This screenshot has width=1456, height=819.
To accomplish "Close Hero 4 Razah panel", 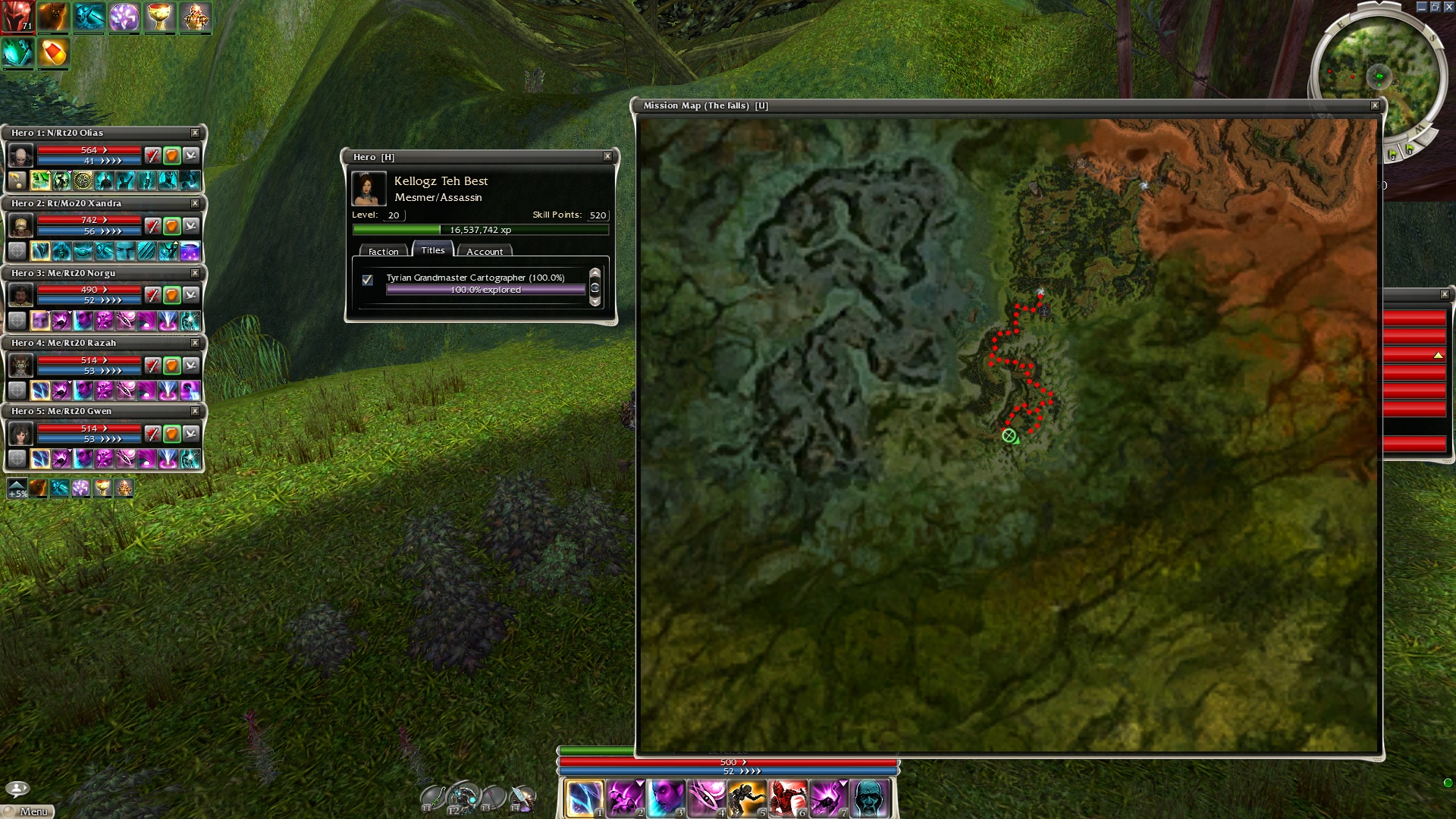I will coord(195,343).
